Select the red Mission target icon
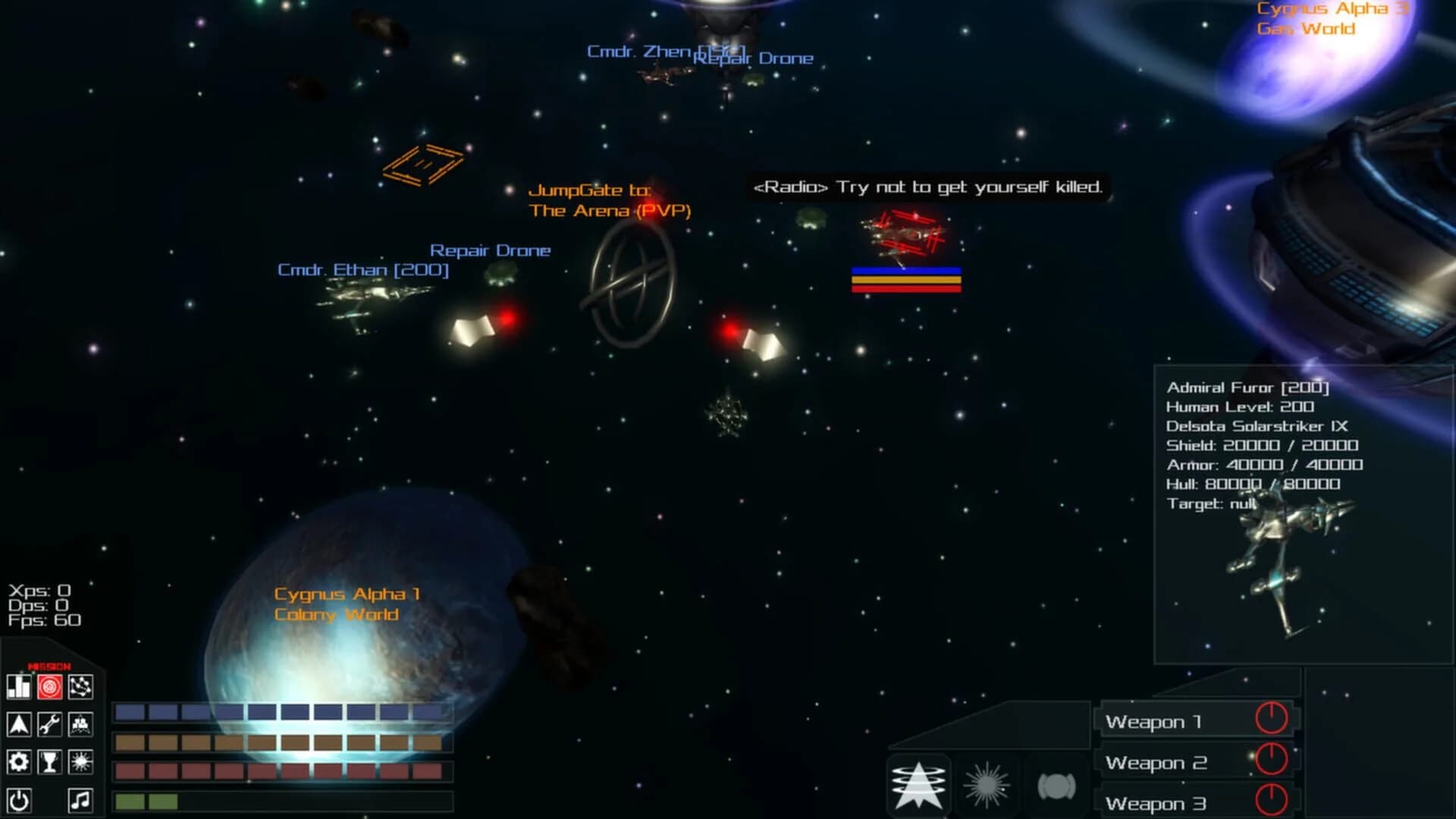 (x=50, y=686)
